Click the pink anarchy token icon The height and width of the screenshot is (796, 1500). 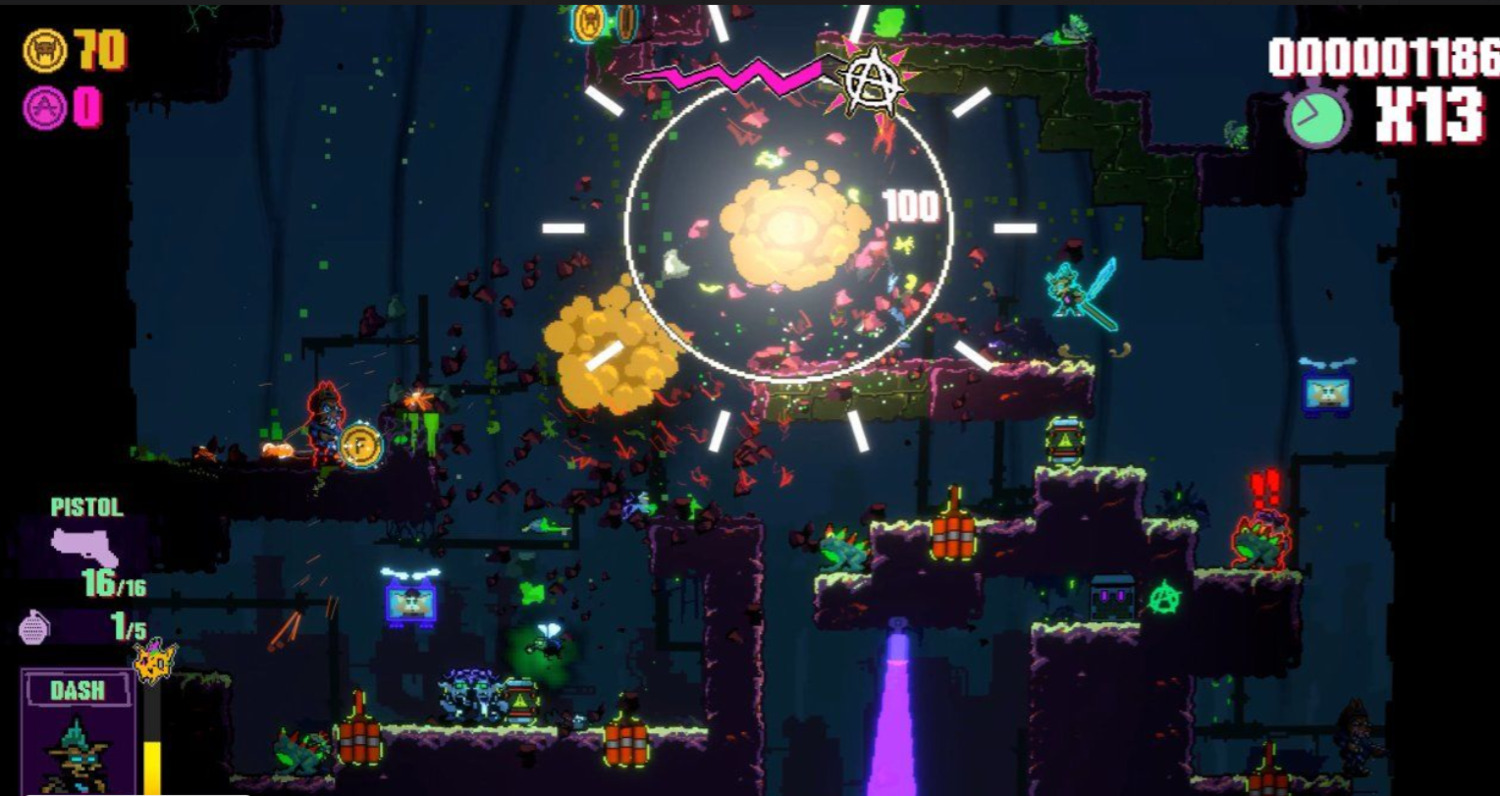pos(45,107)
